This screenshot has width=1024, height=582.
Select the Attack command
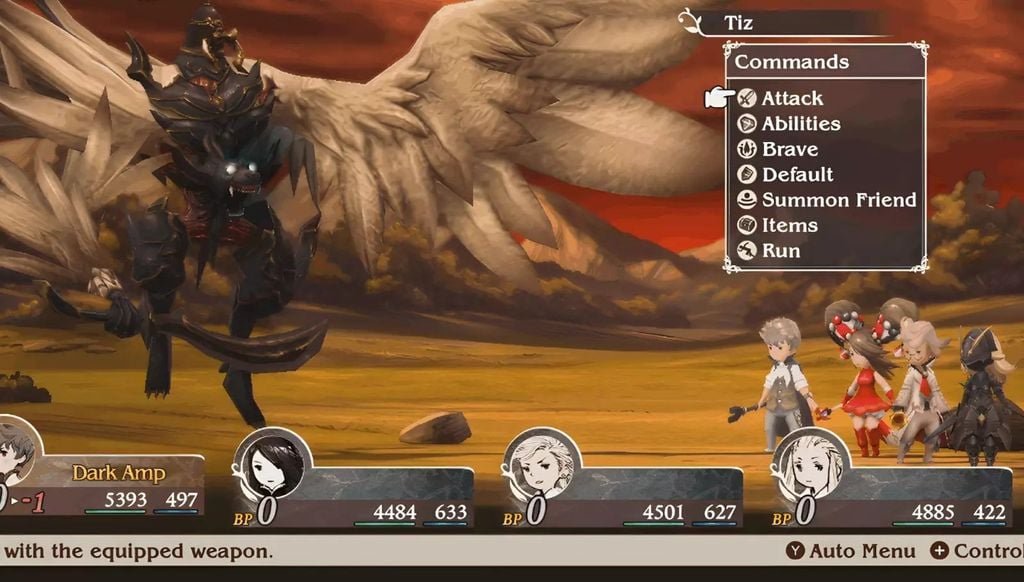791,98
